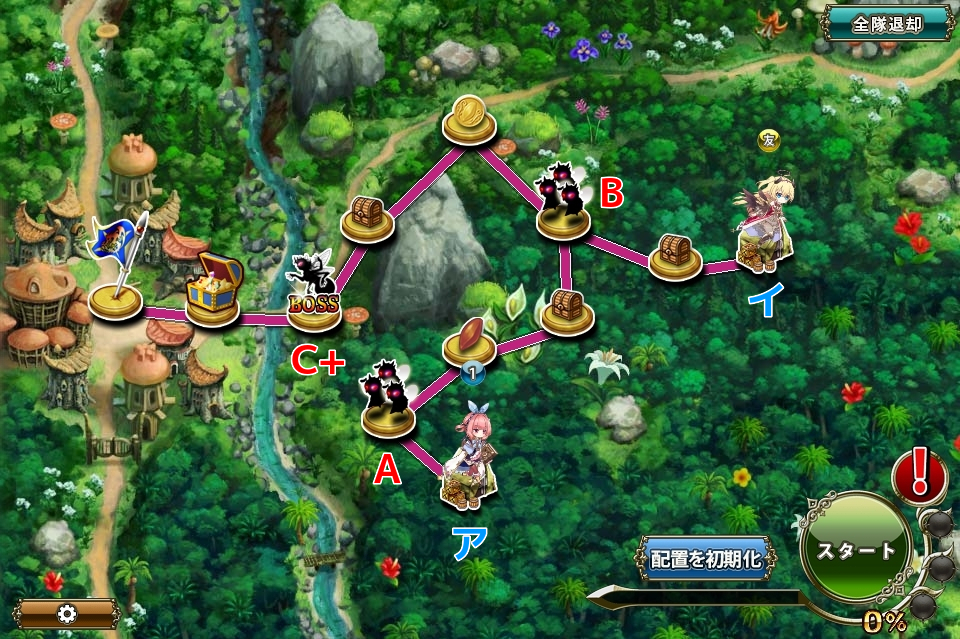Choose the BOSS node on the route
The height and width of the screenshot is (639, 960).
[313, 298]
